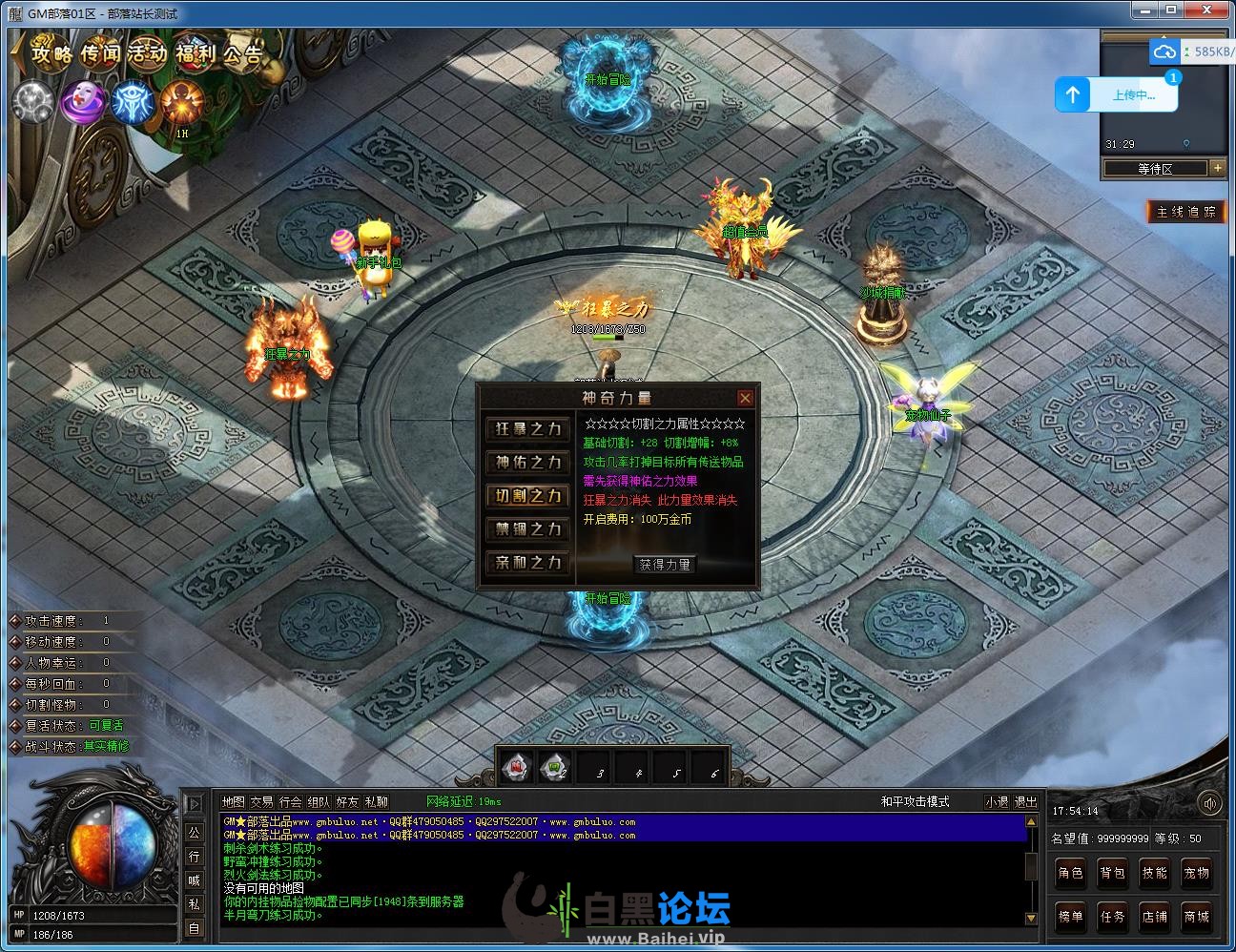
Task: Click the 获得力量 button in the dialog
Action: pyautogui.click(x=665, y=565)
